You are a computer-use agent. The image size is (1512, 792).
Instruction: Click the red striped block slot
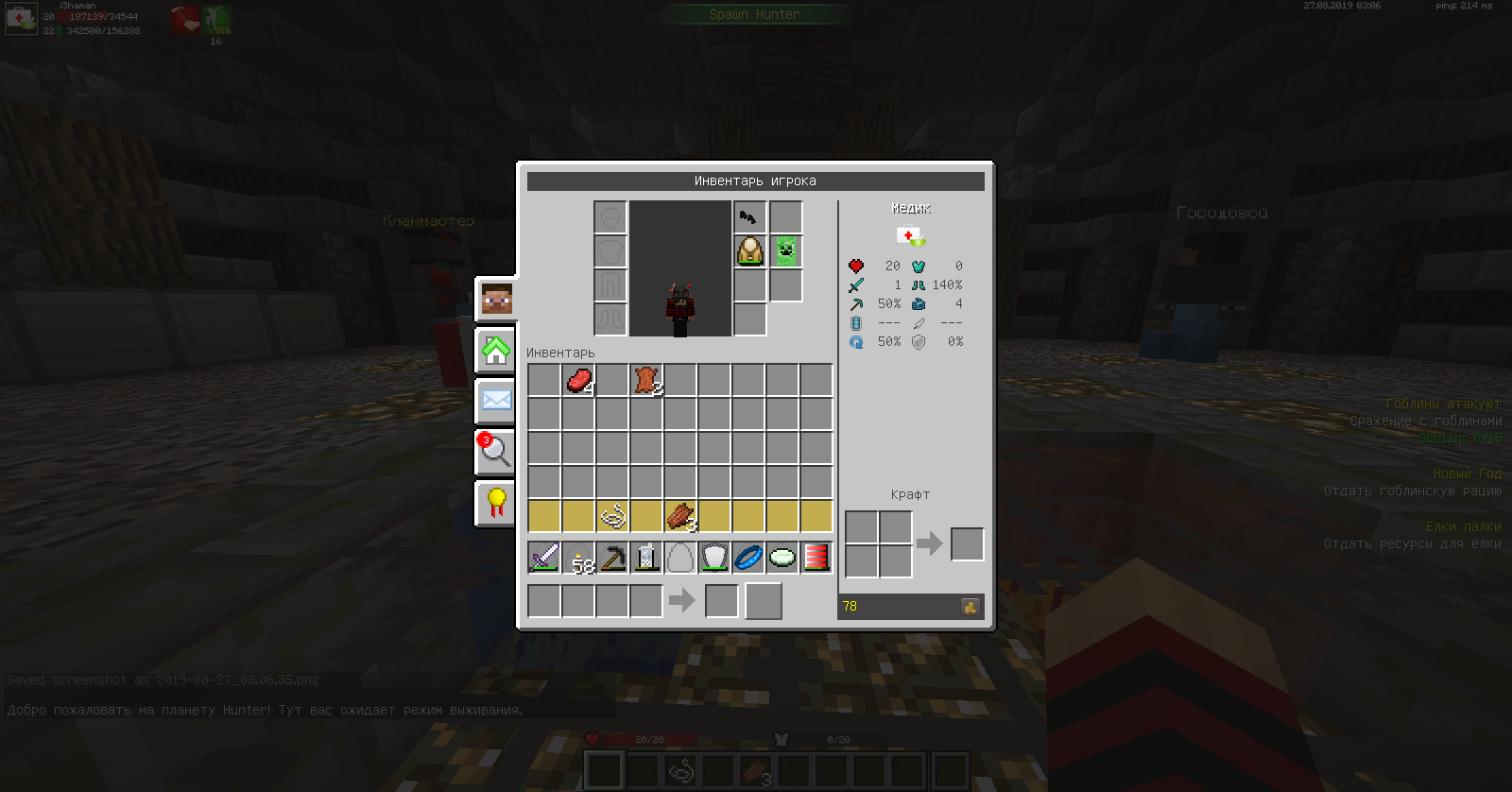point(816,558)
